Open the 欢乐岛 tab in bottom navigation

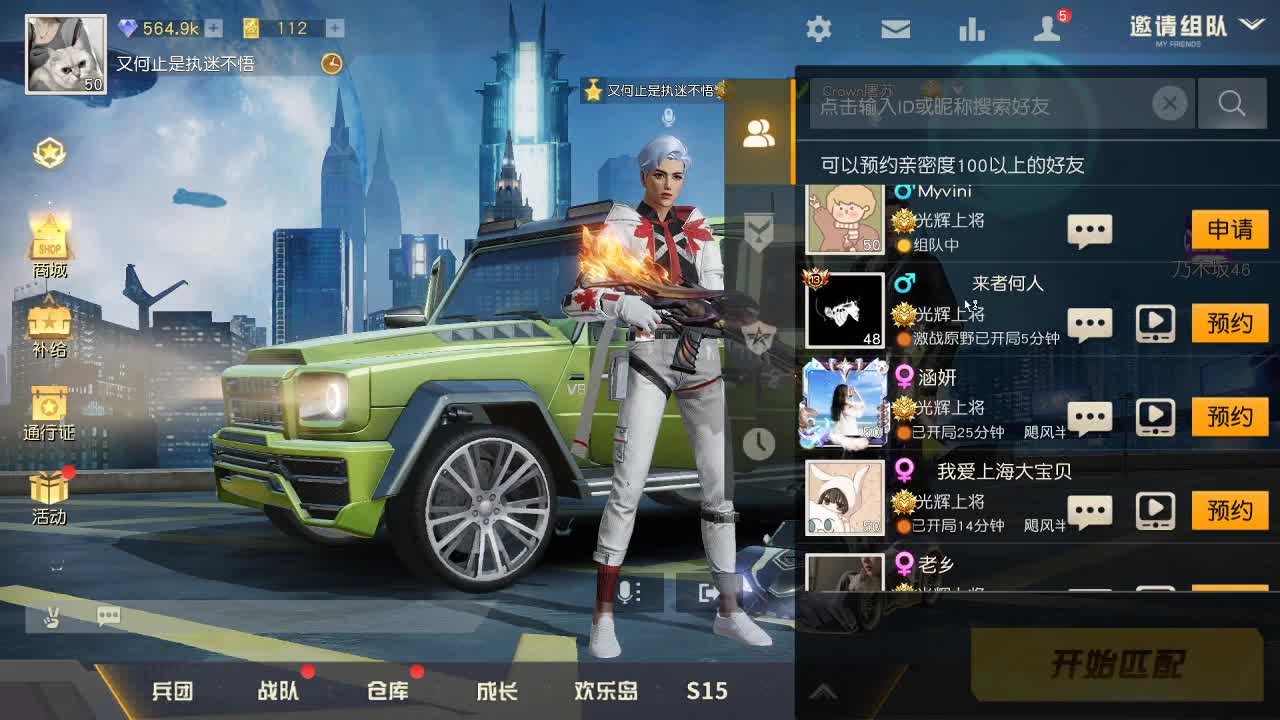click(x=604, y=690)
